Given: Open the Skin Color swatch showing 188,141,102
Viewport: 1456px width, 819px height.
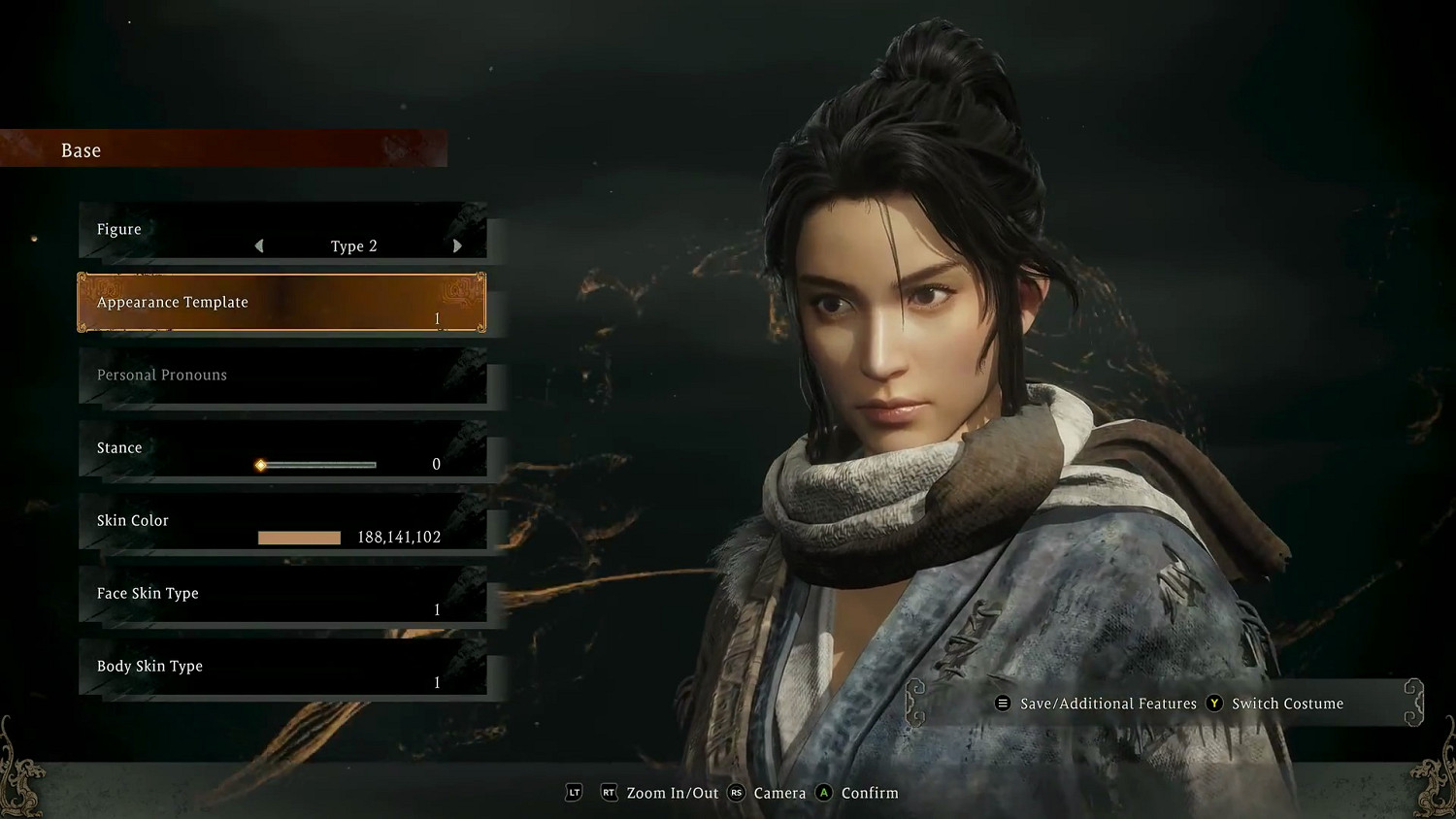Looking at the screenshot, I should (299, 537).
